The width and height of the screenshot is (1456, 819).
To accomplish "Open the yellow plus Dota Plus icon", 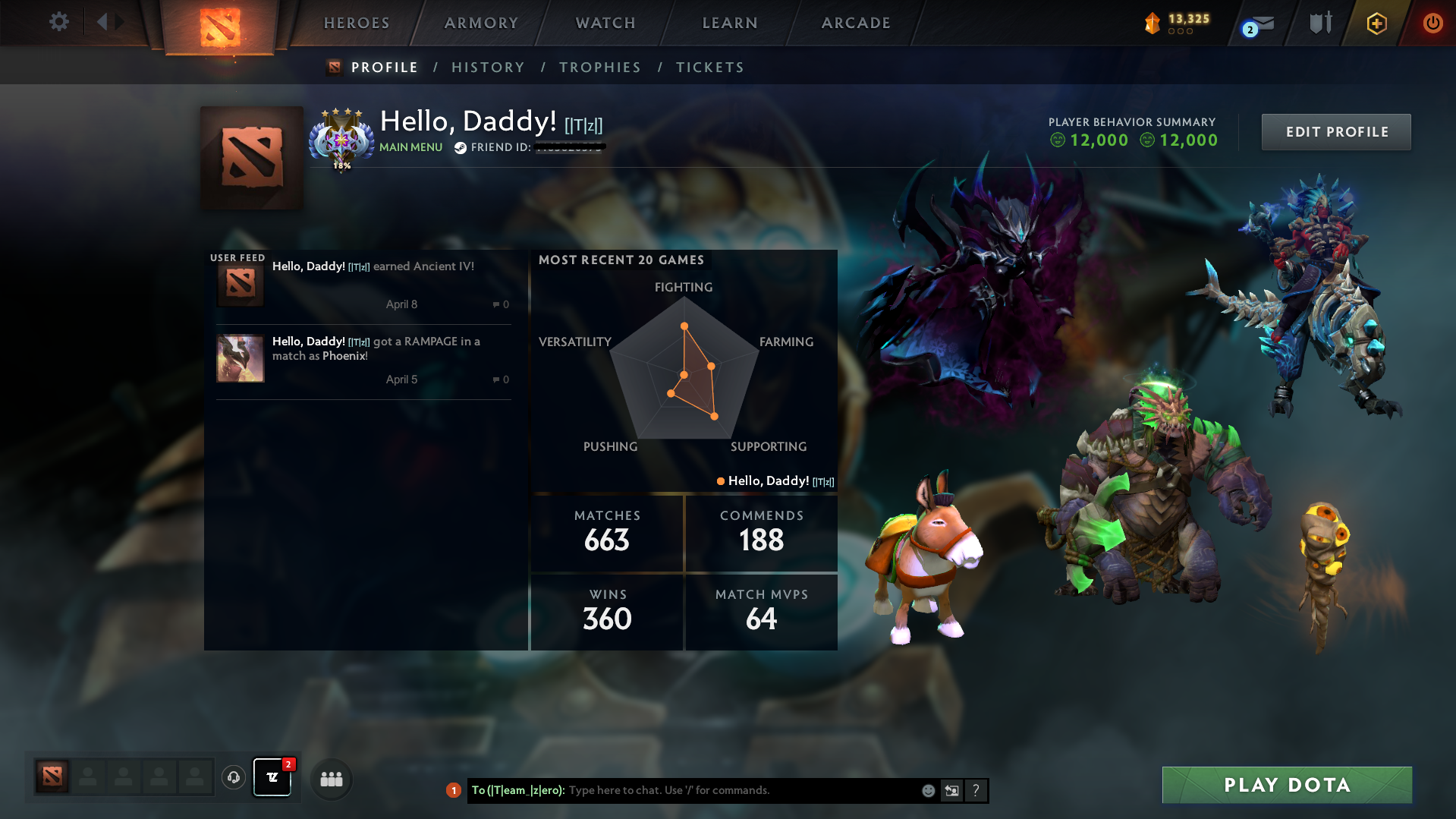I will (1376, 24).
